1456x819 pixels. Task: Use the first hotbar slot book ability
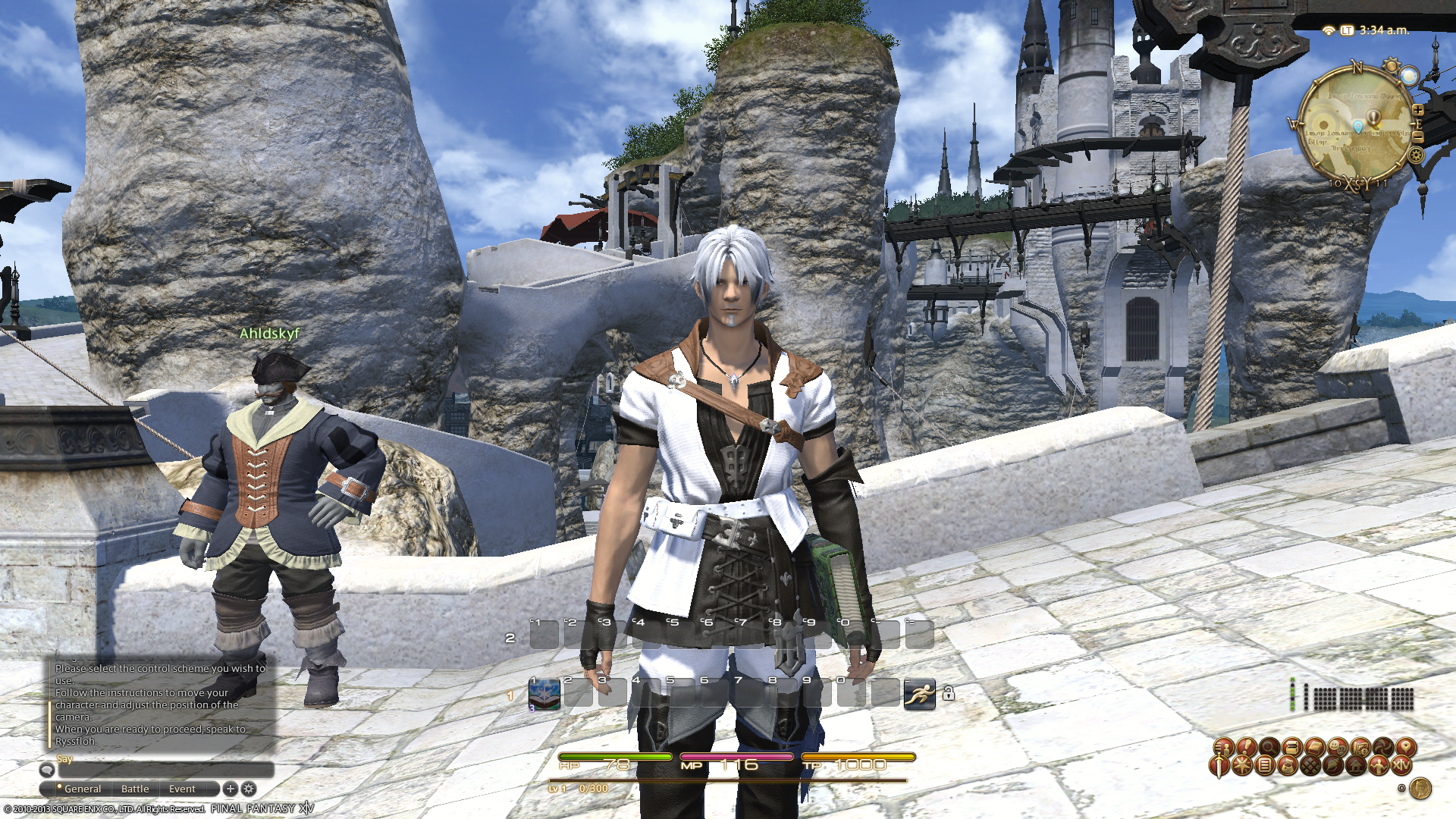pyautogui.click(x=544, y=694)
